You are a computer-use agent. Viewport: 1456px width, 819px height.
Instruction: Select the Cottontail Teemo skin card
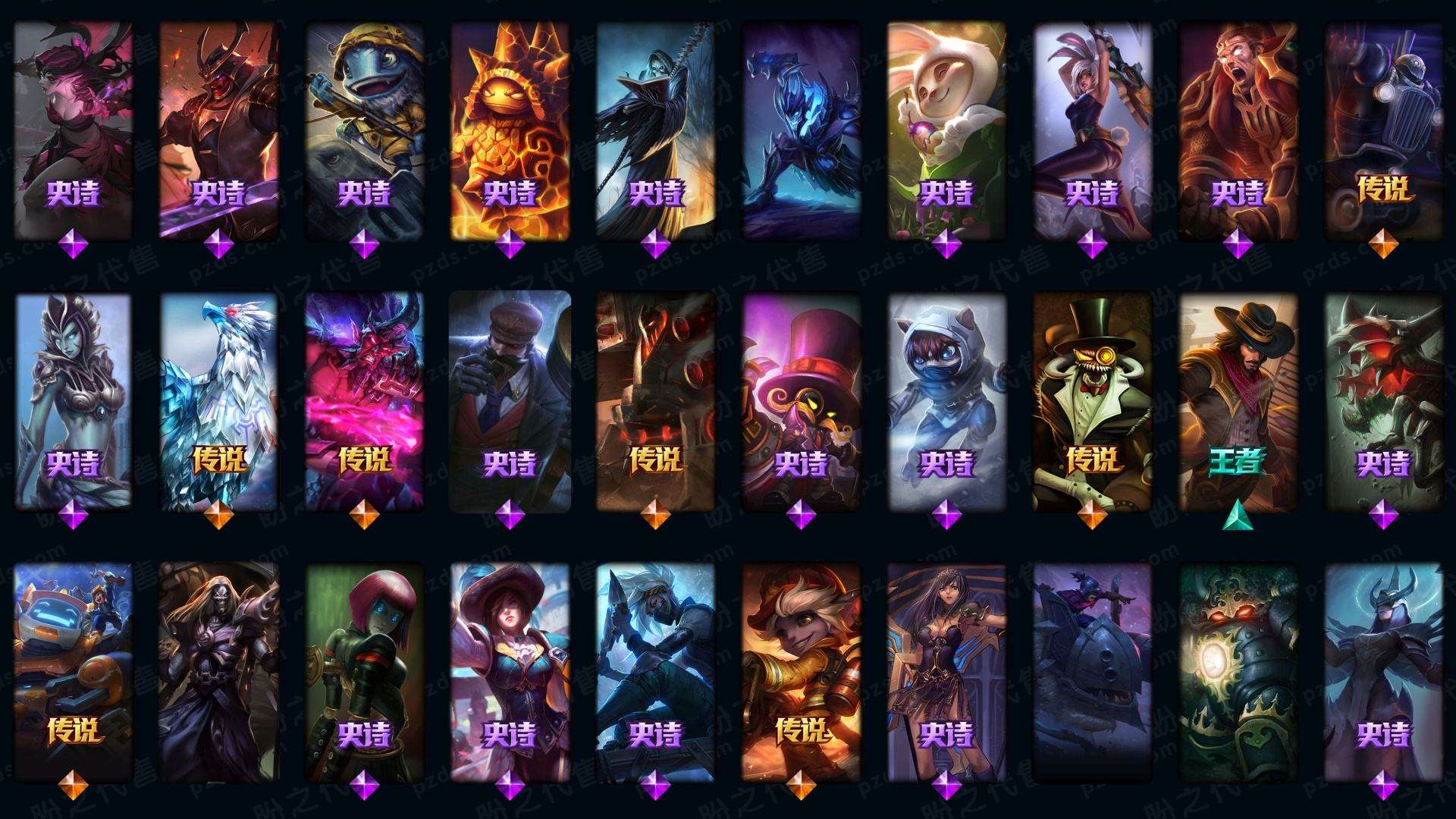click(946, 129)
